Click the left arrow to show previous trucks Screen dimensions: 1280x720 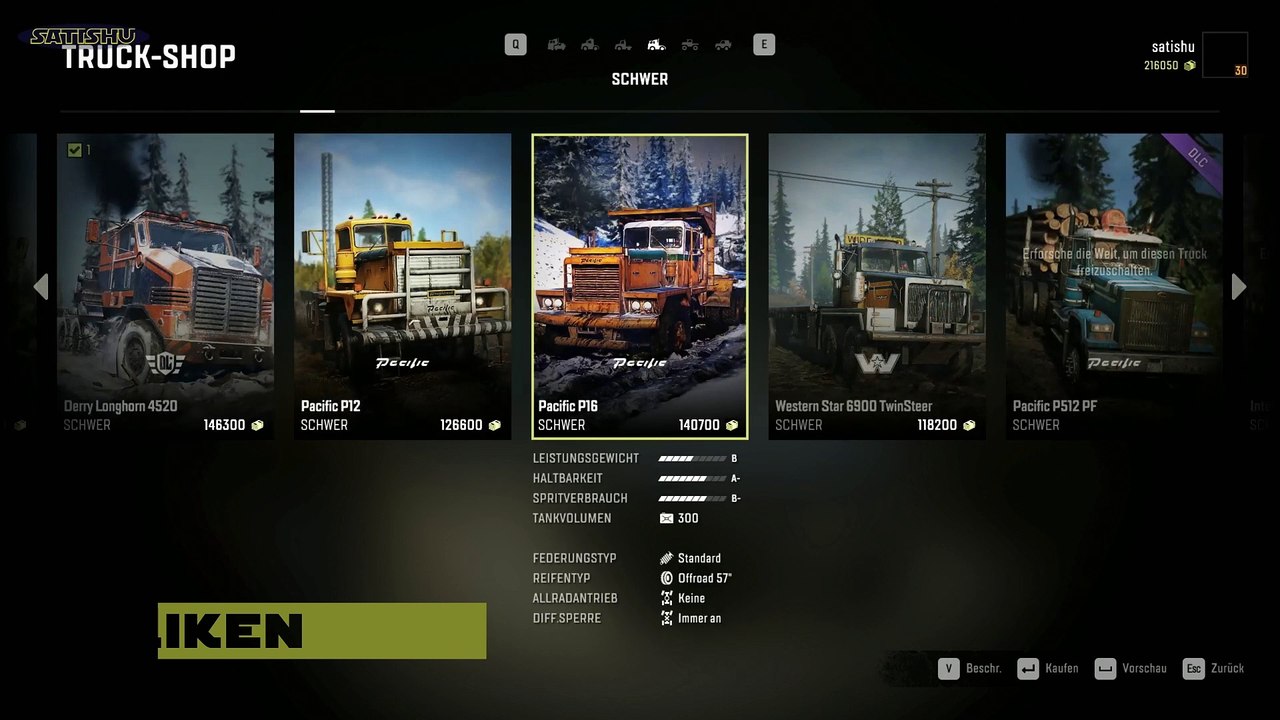[x=41, y=287]
